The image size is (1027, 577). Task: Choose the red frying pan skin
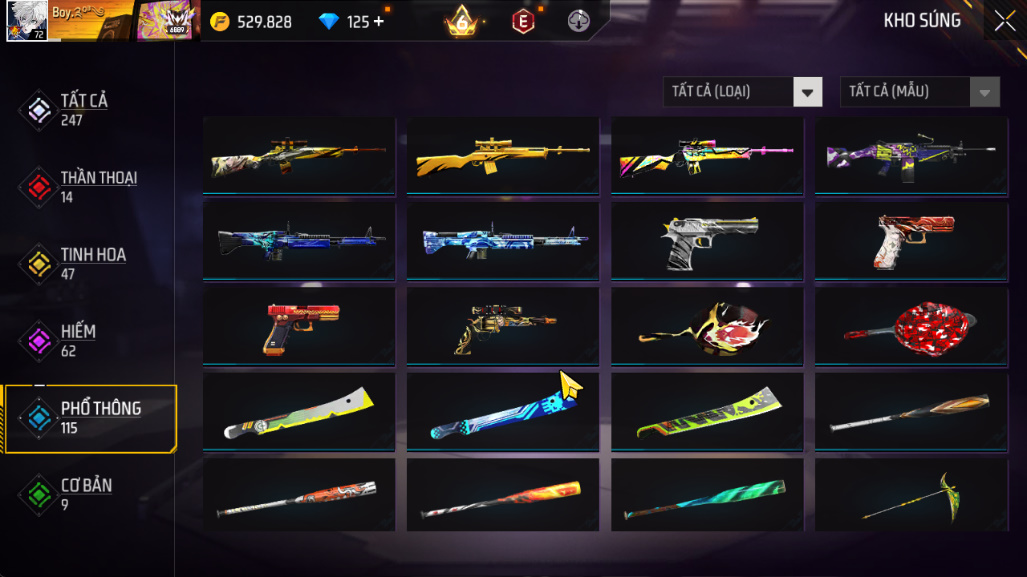(911, 326)
